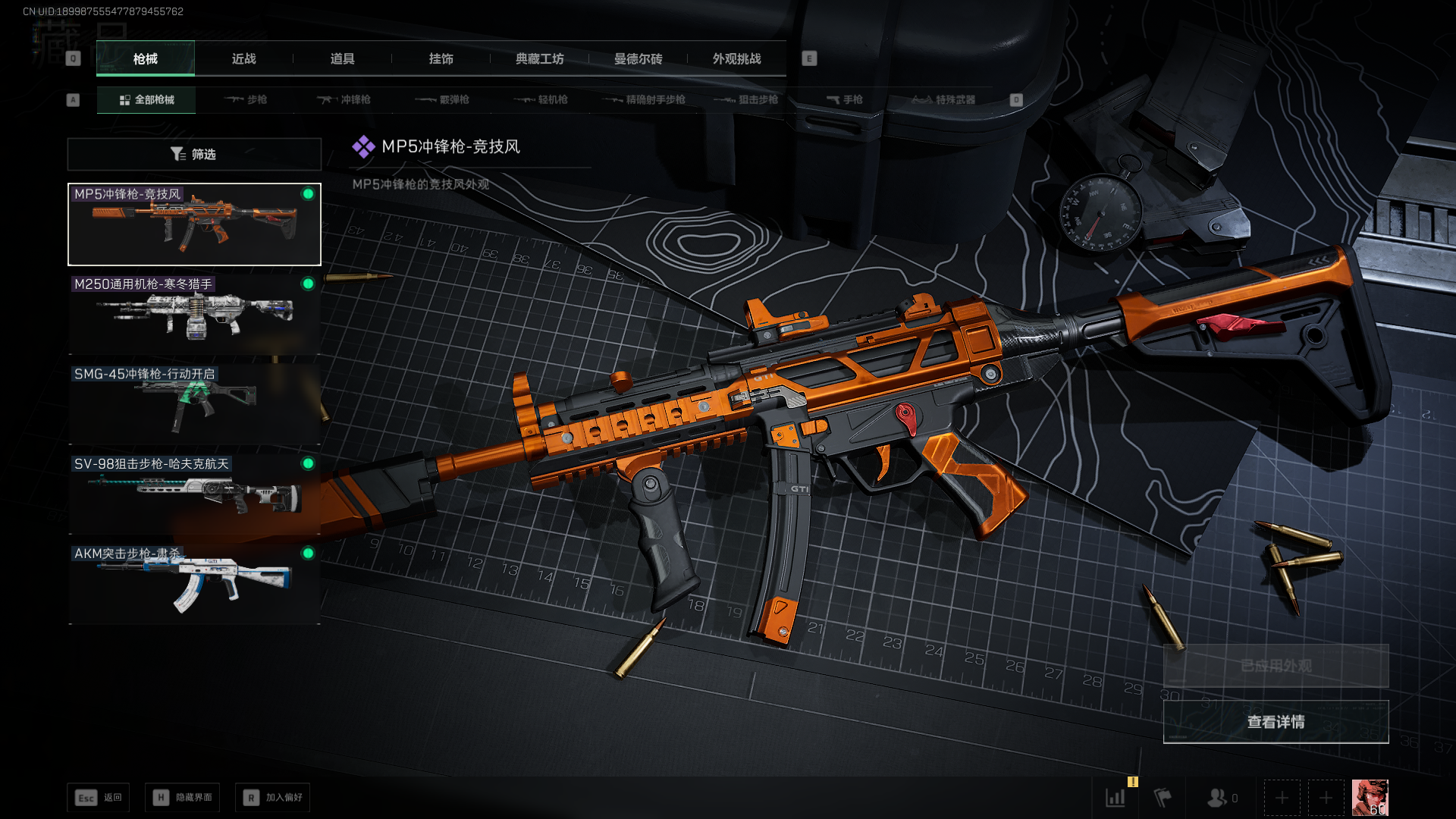Show only 冲锋枪 submachine guns
The height and width of the screenshot is (819, 1456).
pos(345,100)
